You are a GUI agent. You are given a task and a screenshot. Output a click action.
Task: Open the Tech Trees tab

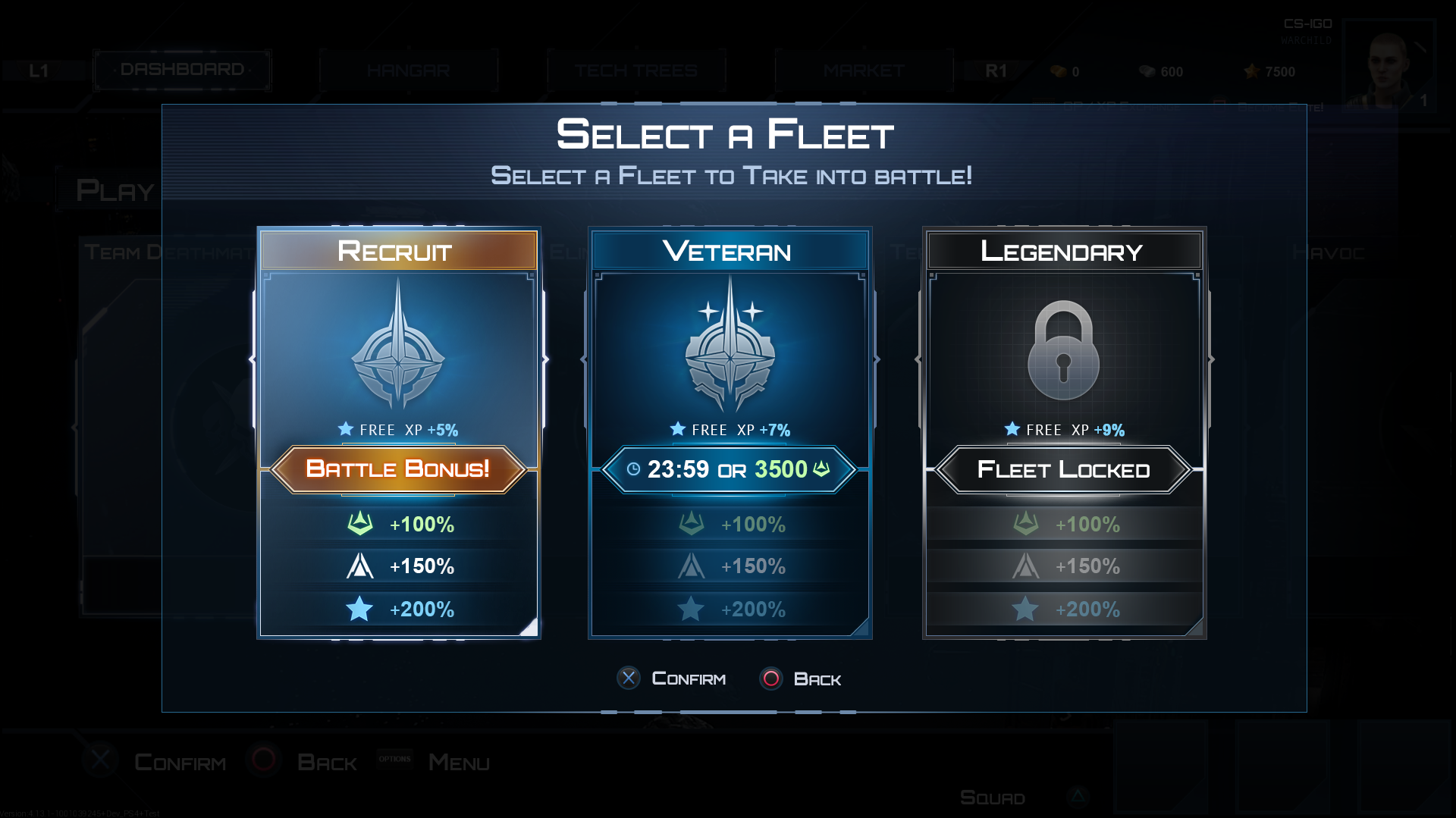[x=635, y=71]
